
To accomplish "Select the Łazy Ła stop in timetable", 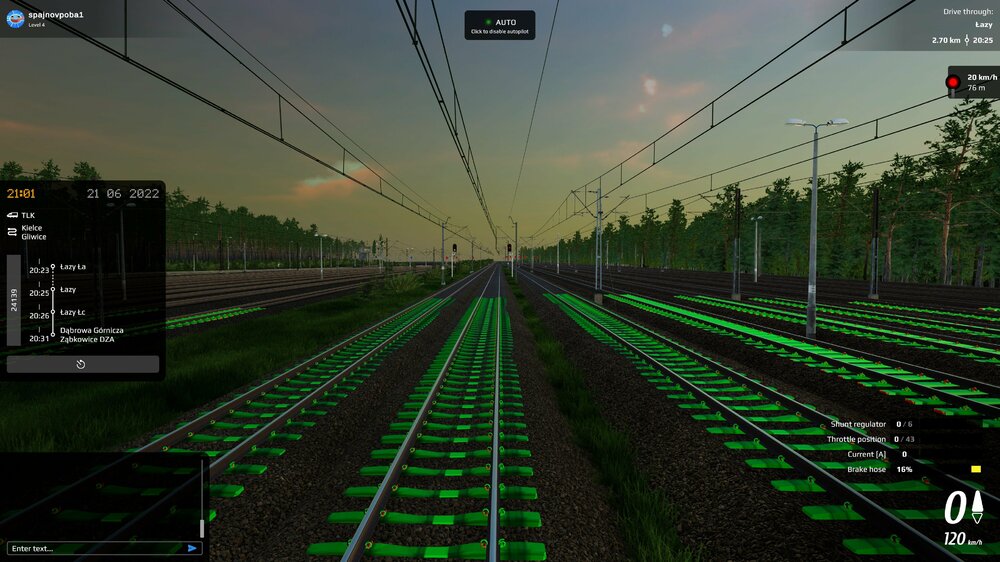I will (73, 267).
